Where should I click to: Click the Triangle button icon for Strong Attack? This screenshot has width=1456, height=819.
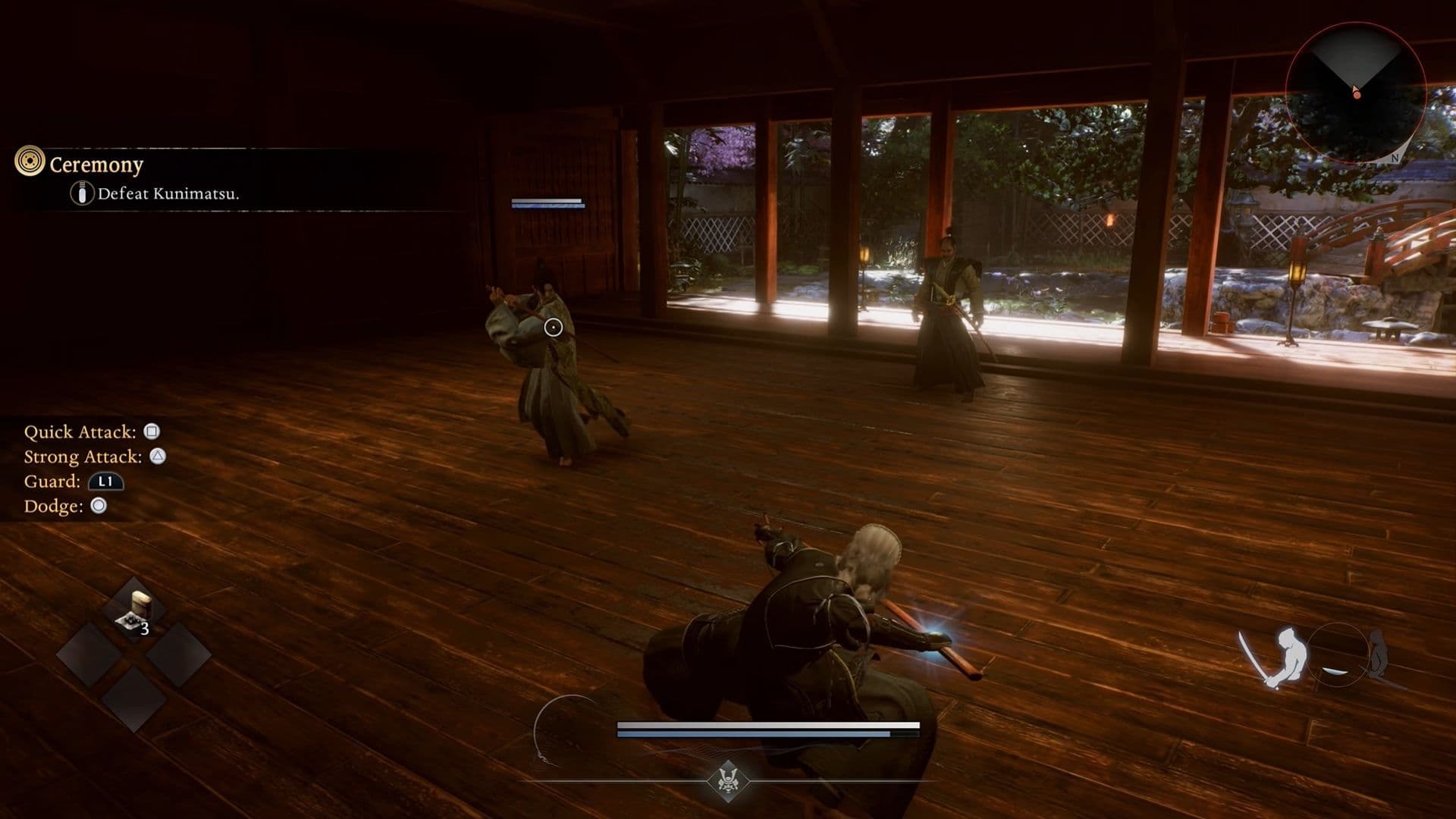pyautogui.click(x=159, y=456)
